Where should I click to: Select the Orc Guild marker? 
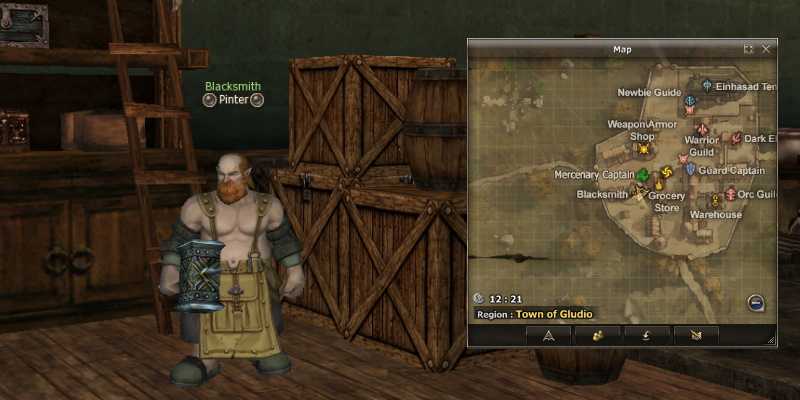(731, 194)
